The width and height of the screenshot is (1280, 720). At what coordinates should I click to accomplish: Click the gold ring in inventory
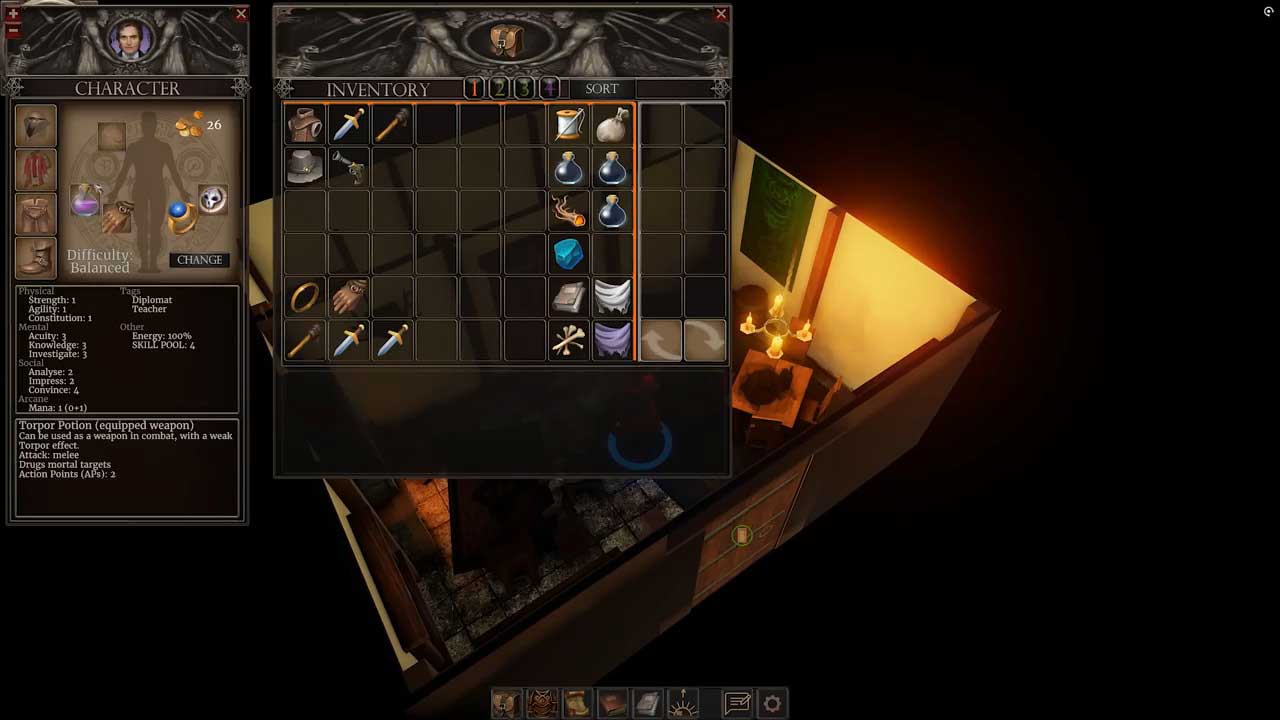[x=305, y=297]
